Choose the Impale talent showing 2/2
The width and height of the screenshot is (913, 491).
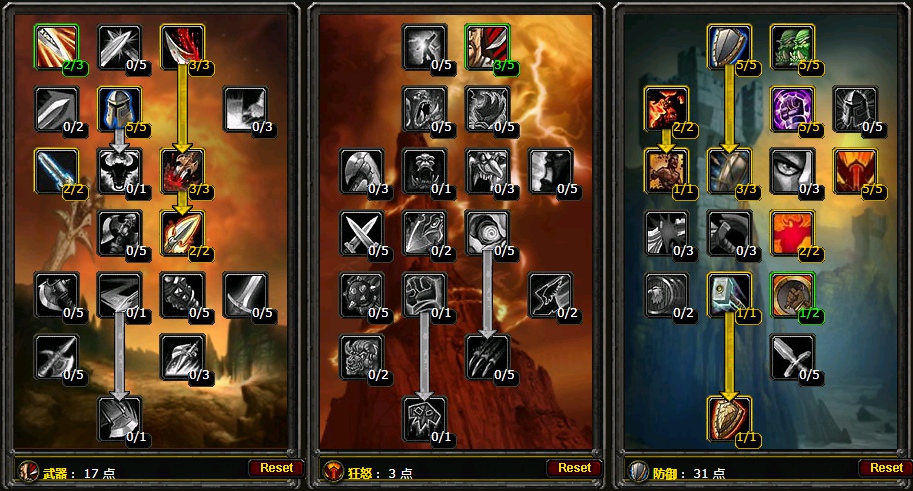(182, 232)
